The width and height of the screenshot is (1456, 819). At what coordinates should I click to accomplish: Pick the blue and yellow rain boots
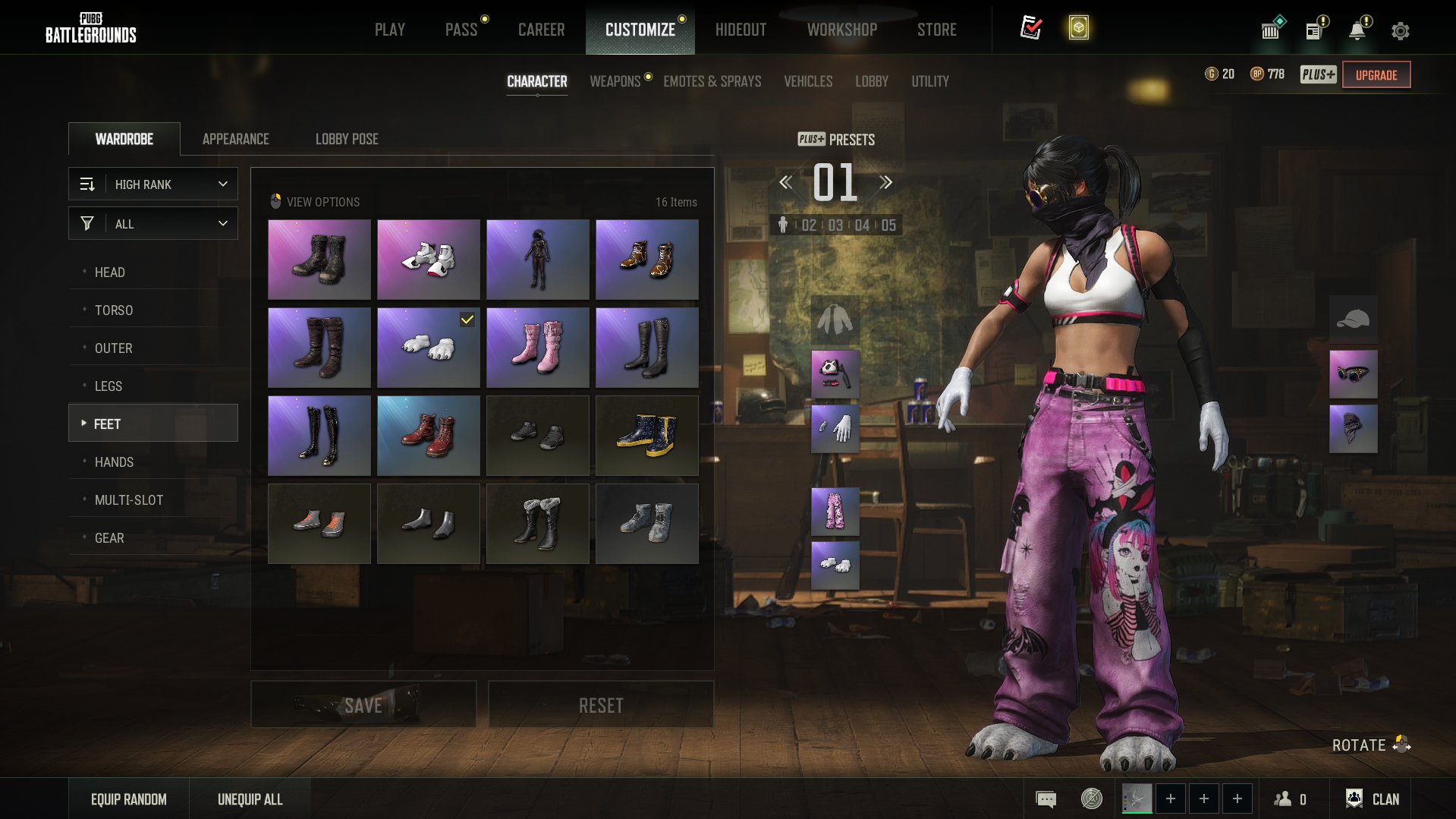tap(646, 436)
